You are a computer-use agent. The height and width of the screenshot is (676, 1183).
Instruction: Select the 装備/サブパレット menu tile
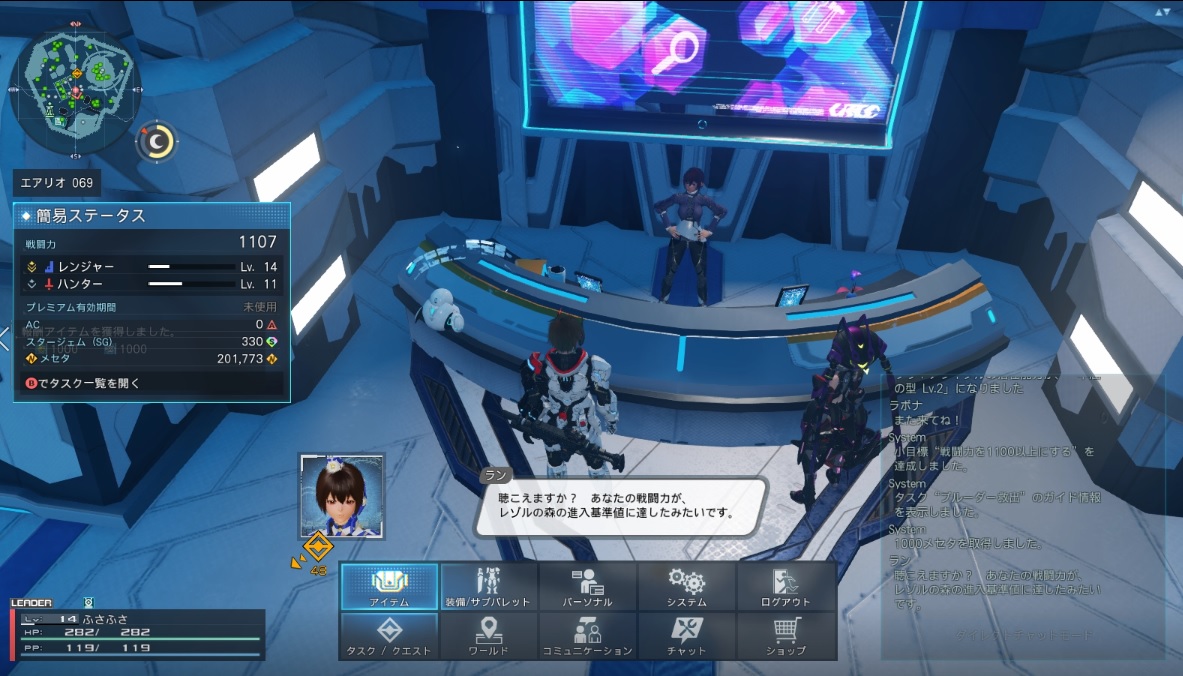[488, 587]
